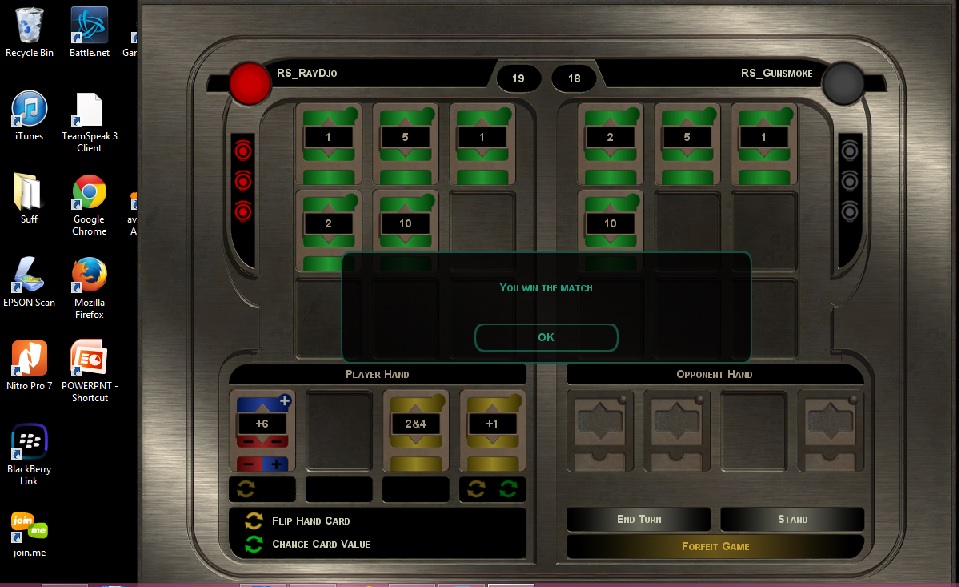Change the +1 card value with green arrows

coord(508,489)
